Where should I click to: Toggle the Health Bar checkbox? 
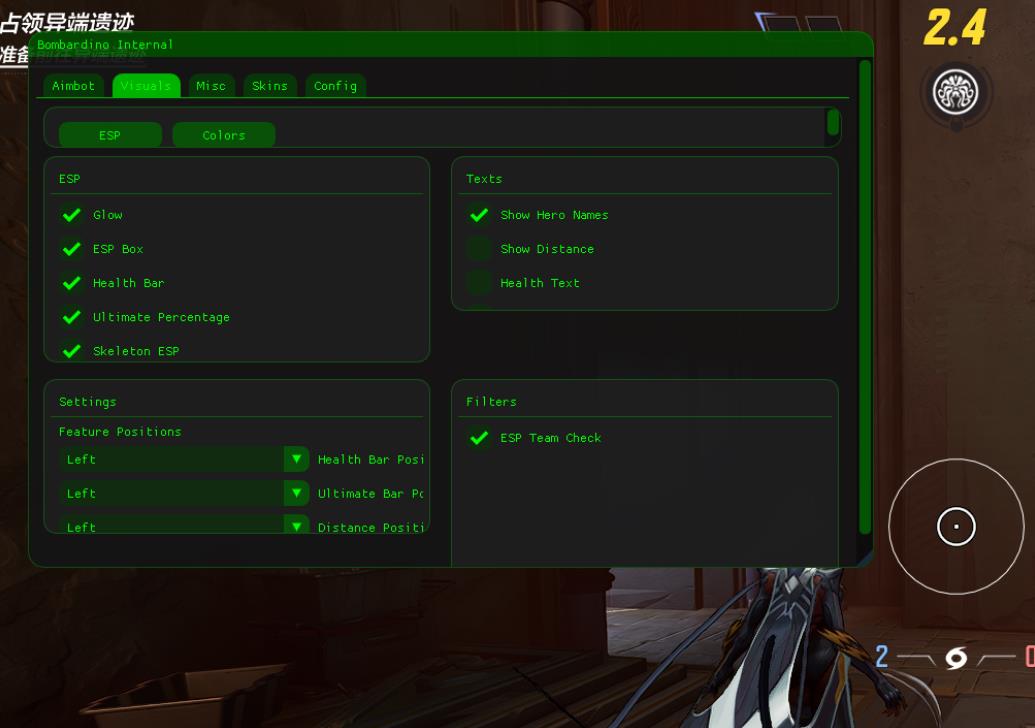pyautogui.click(x=72, y=283)
